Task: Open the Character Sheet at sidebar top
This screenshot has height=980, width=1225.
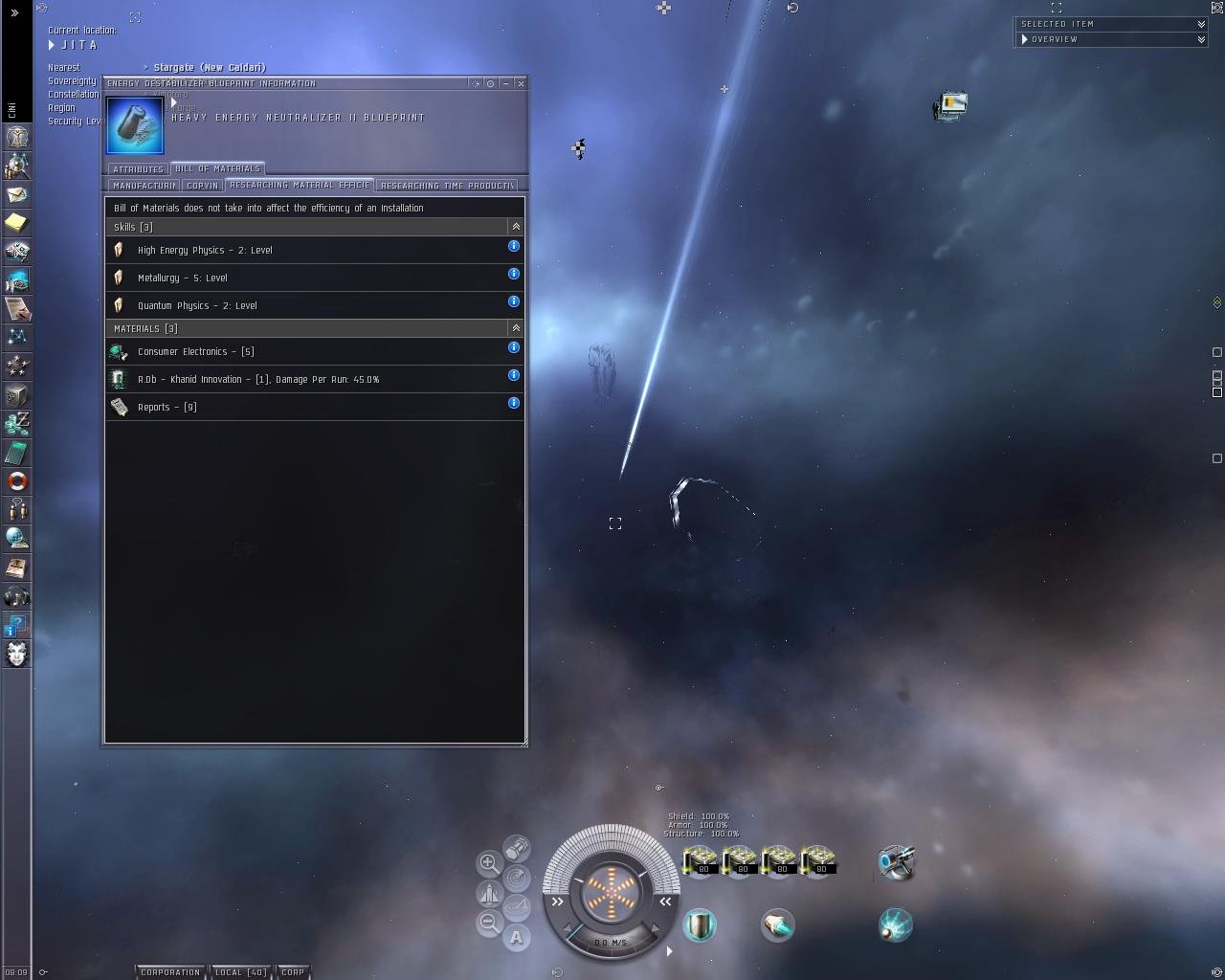Action: (16, 137)
